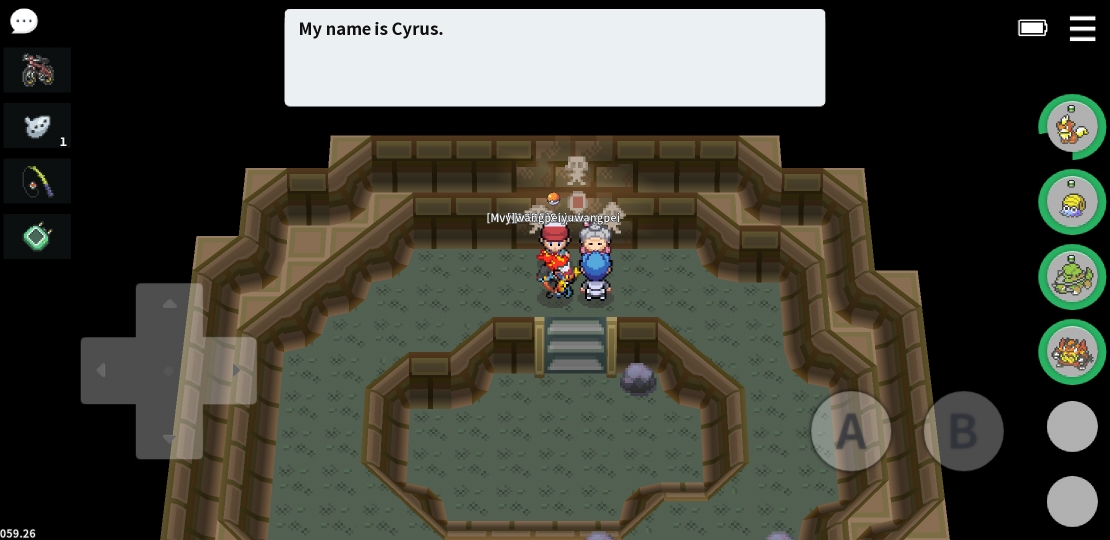The width and height of the screenshot is (1110, 540).
Task: Use the bicycle hotbar item
Action: (37, 70)
